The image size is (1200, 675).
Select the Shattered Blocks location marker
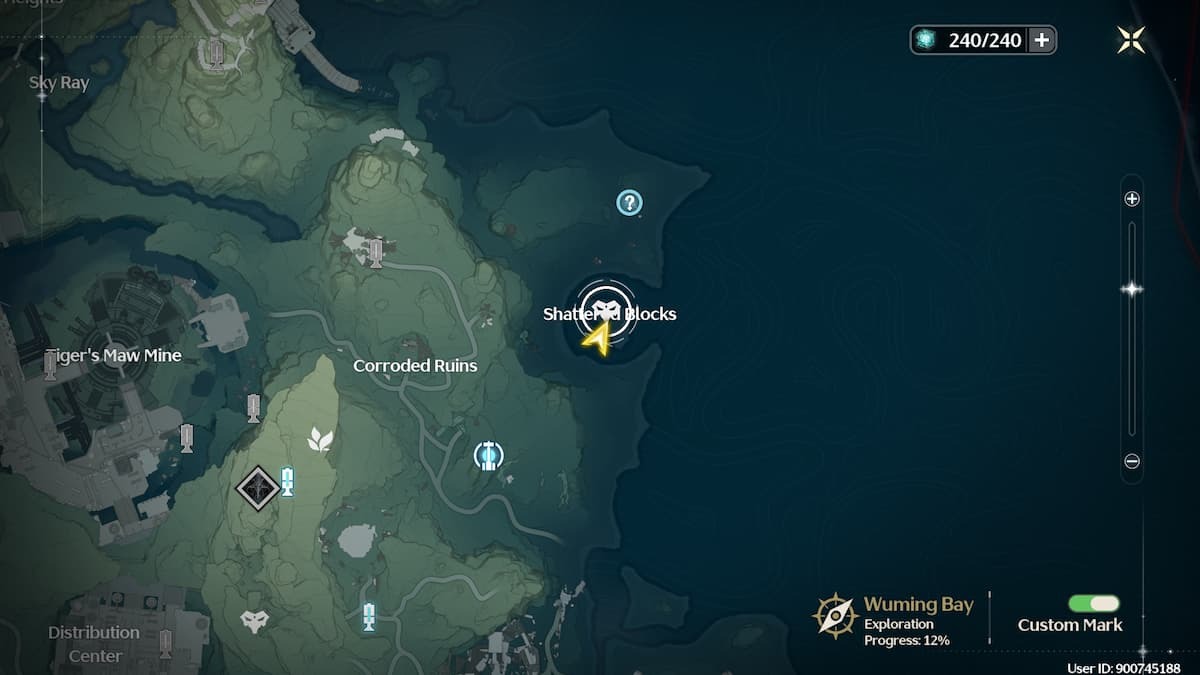click(607, 309)
